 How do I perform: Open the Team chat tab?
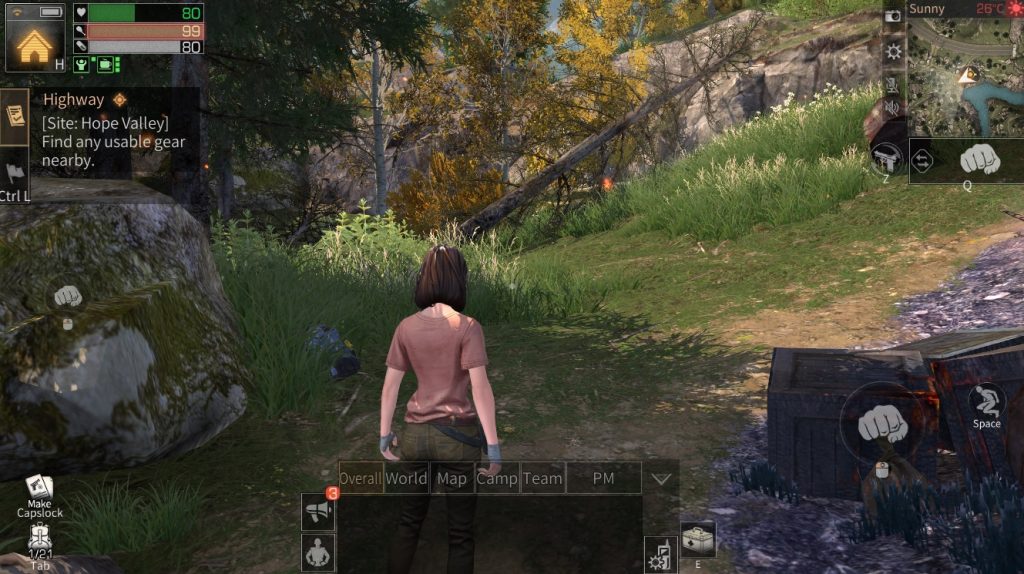(542, 478)
